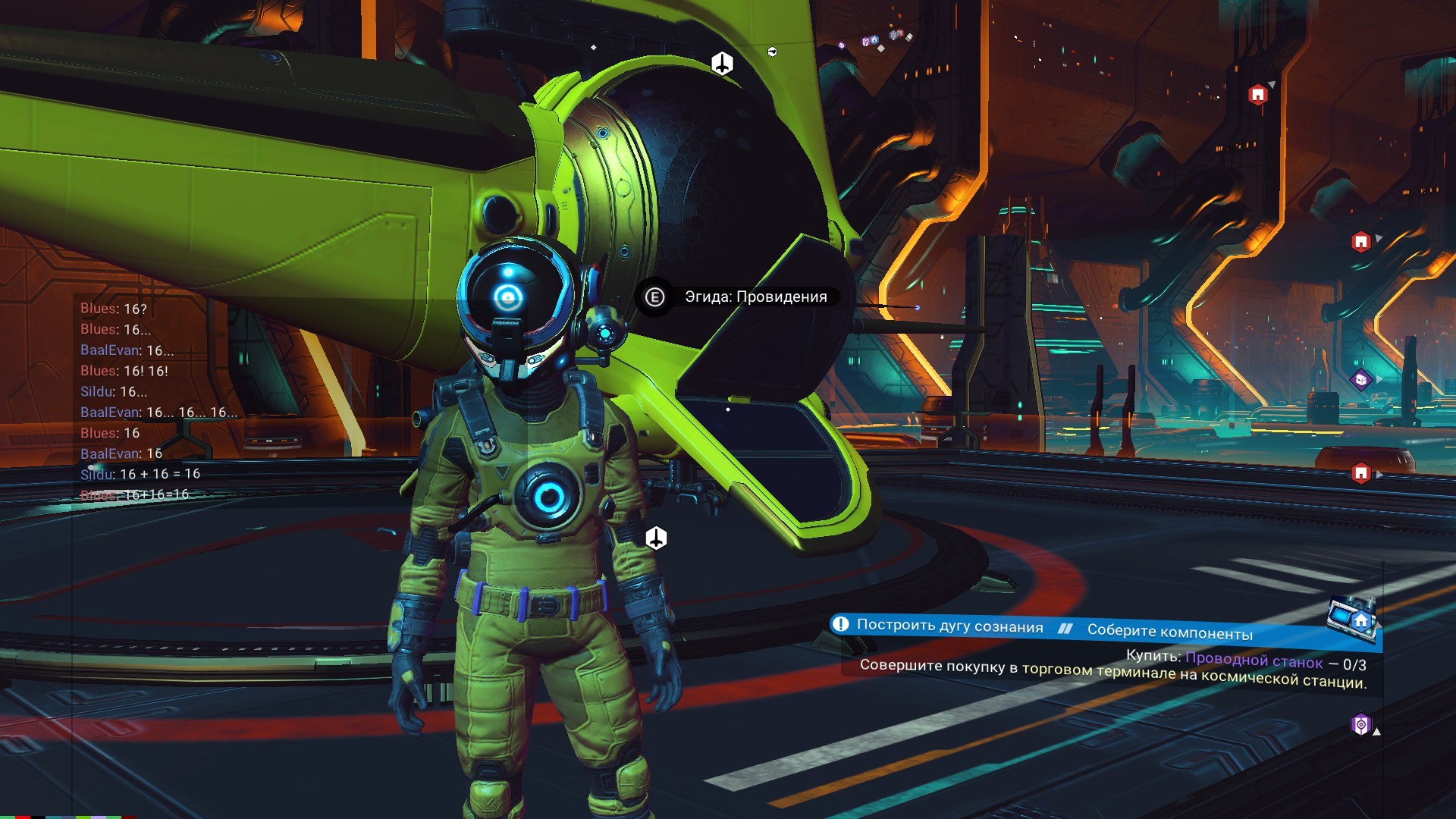Select the purple hexagon mission marker

(x=1361, y=725)
